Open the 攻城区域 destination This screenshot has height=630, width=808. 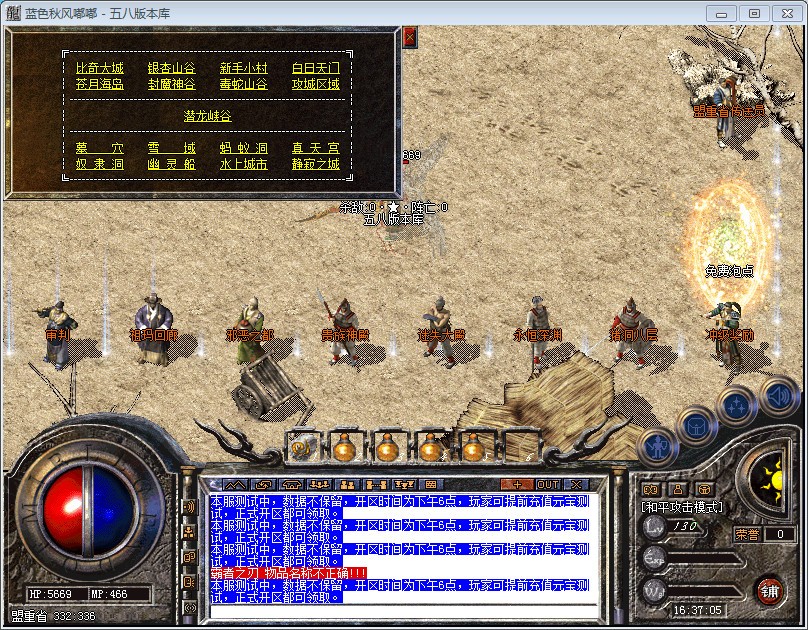(x=316, y=84)
